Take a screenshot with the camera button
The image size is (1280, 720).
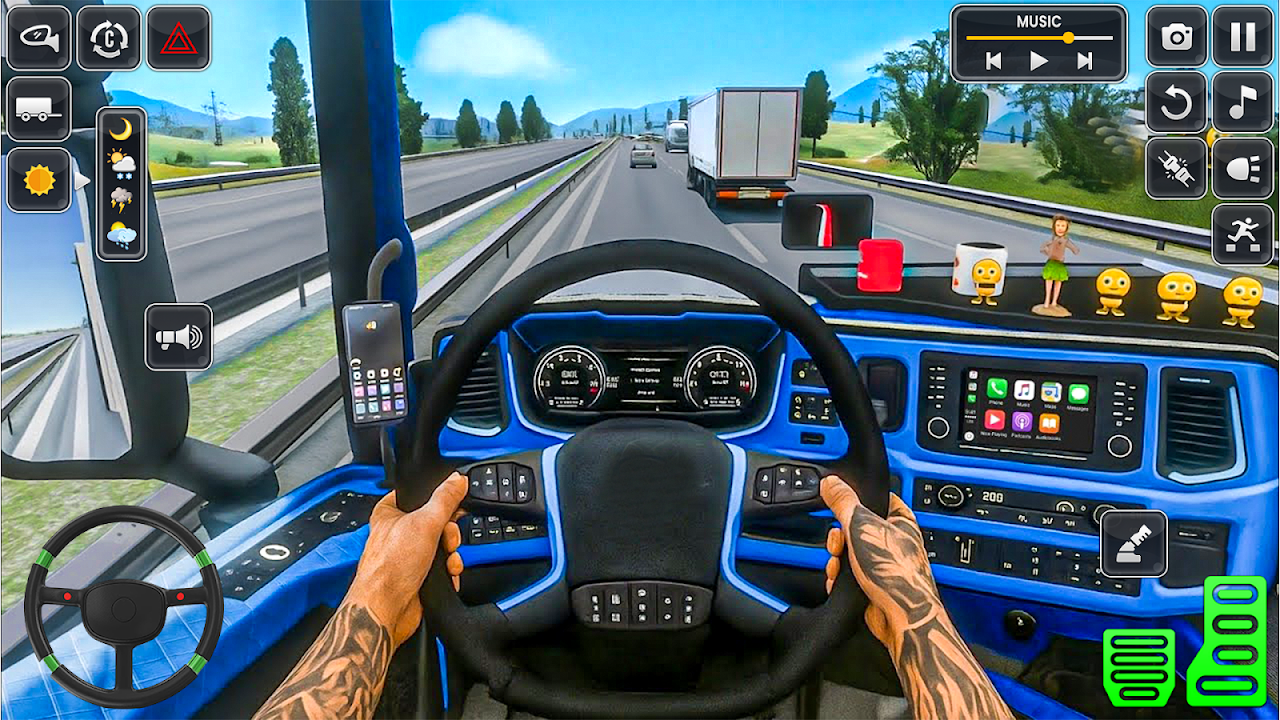point(1177,37)
